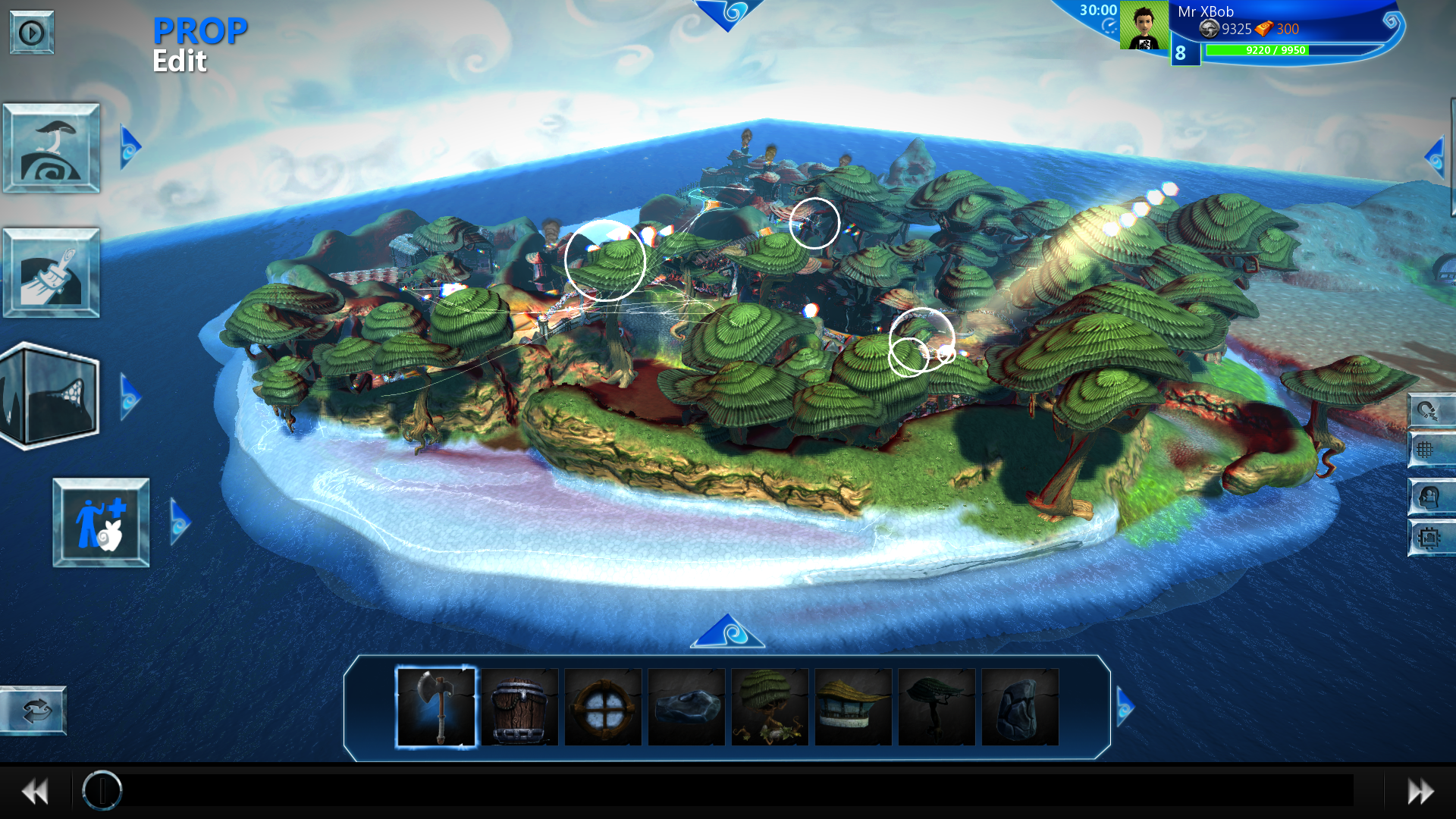Click the swap arrows button
The image size is (1456, 819).
click(x=35, y=711)
